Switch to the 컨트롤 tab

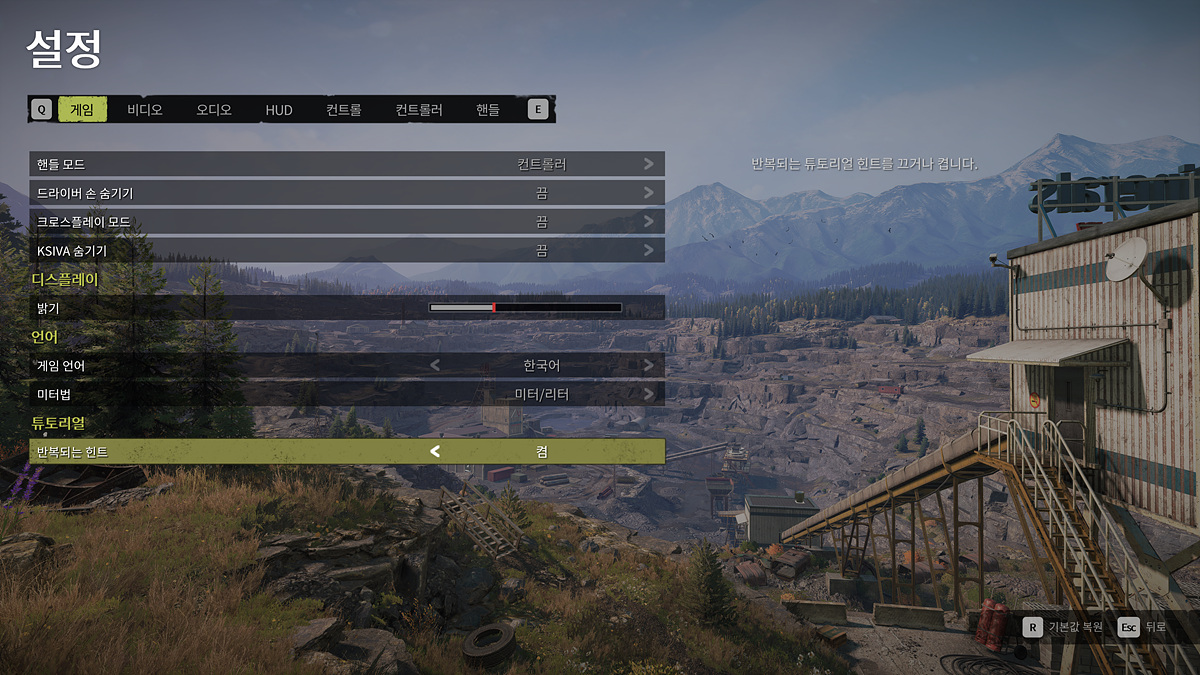pos(343,110)
